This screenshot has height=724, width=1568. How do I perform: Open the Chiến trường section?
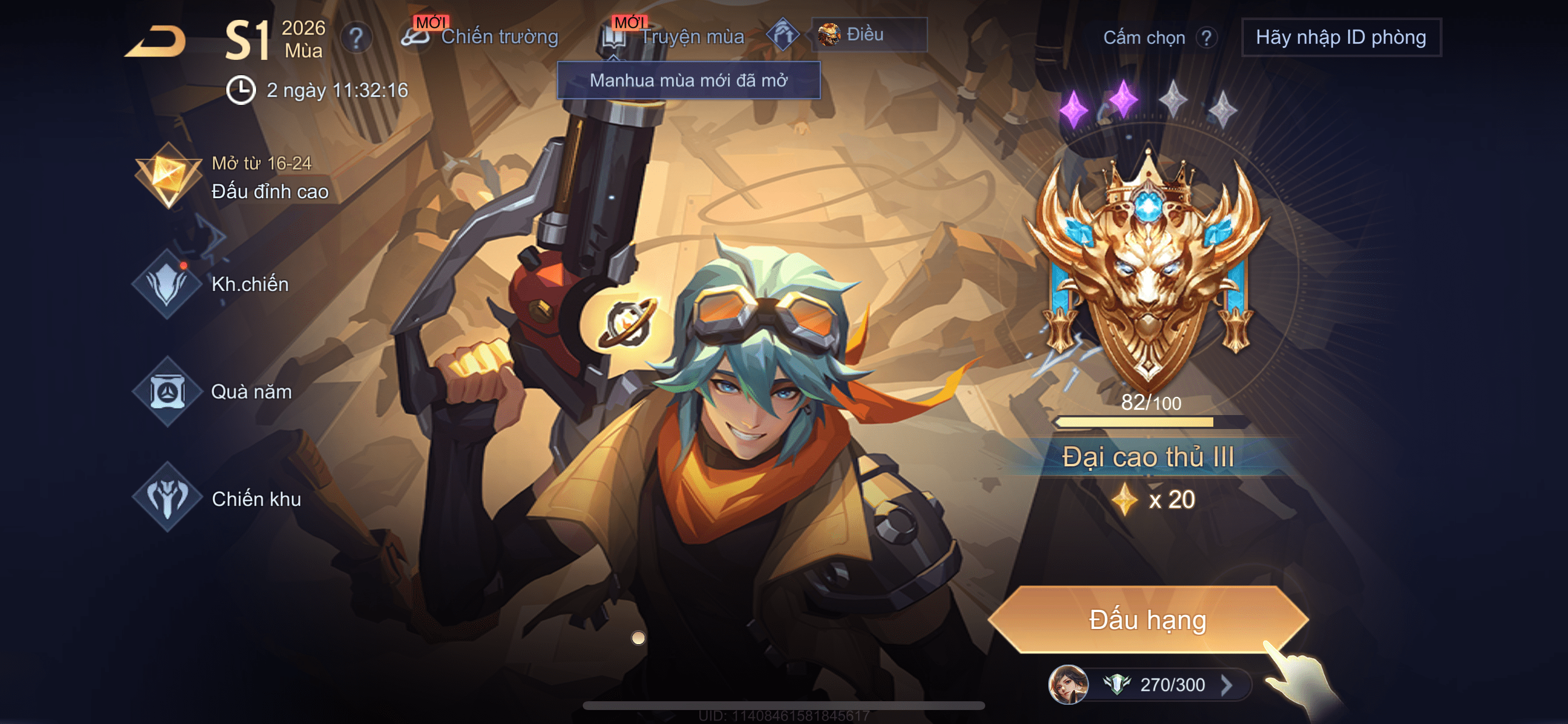click(481, 37)
